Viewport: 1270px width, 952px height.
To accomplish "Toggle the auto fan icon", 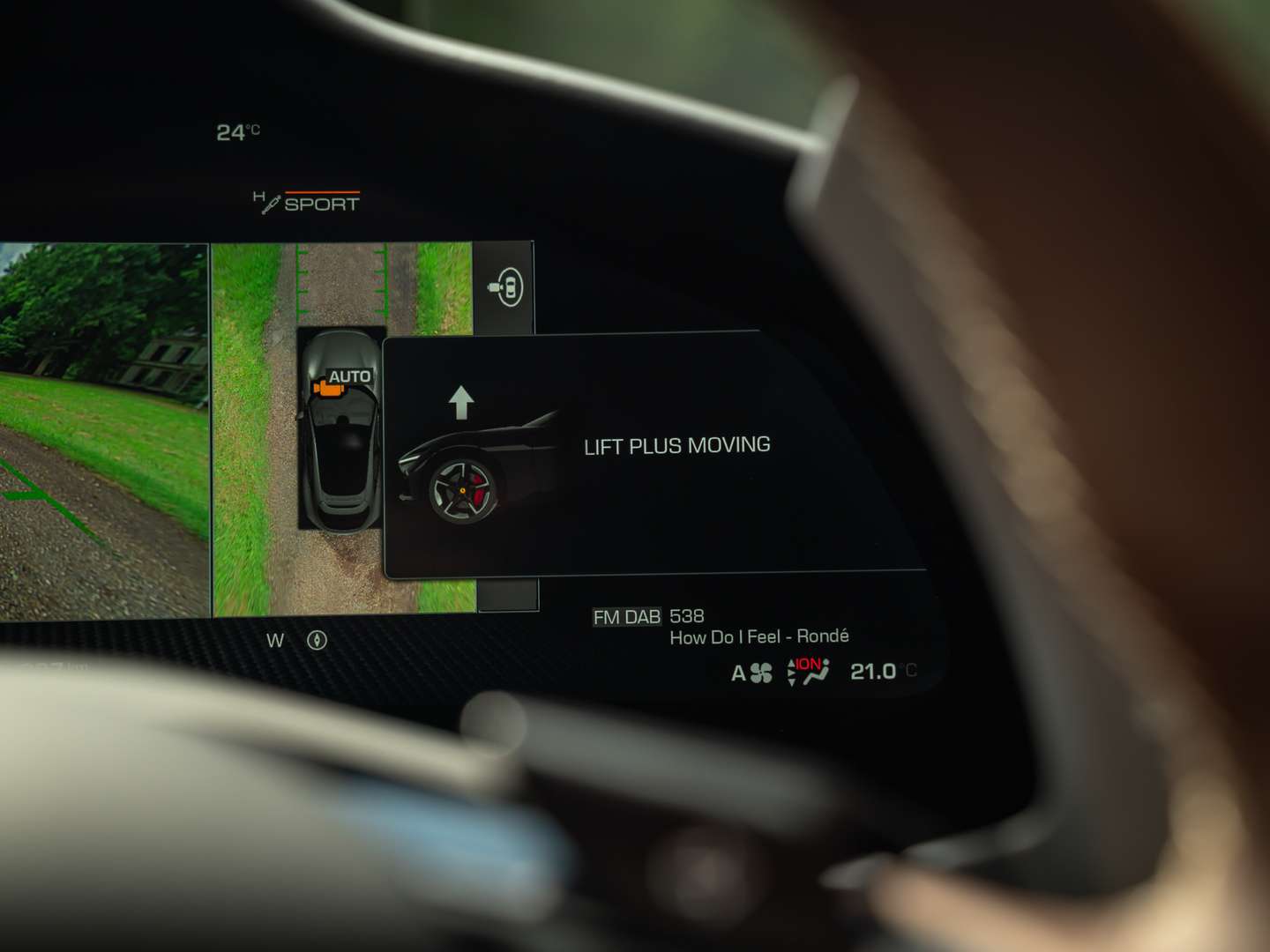I will (x=751, y=673).
